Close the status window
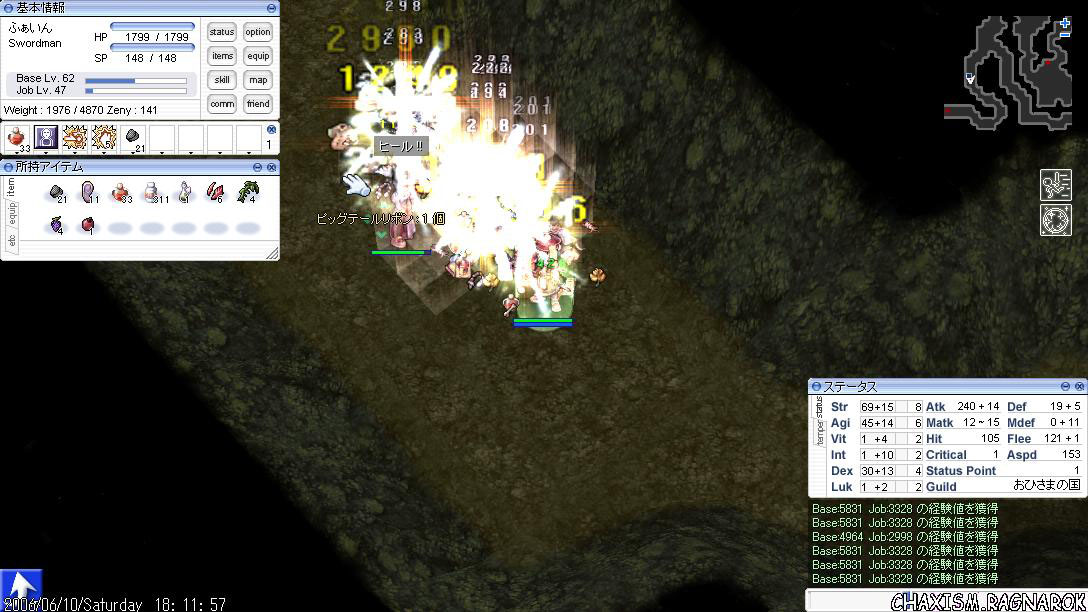1088x612 pixels. click(1079, 386)
